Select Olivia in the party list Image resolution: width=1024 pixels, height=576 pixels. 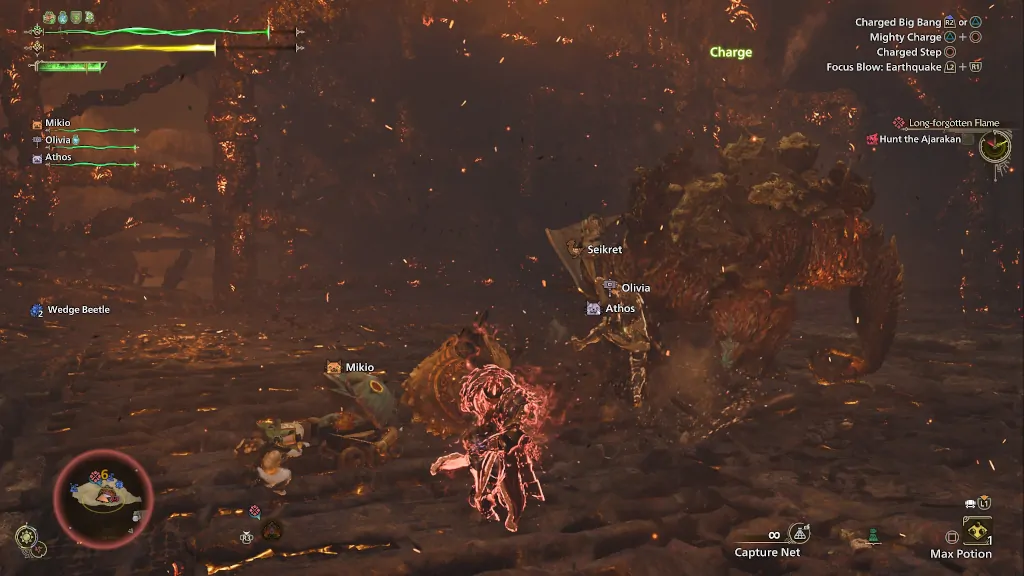click(59, 140)
